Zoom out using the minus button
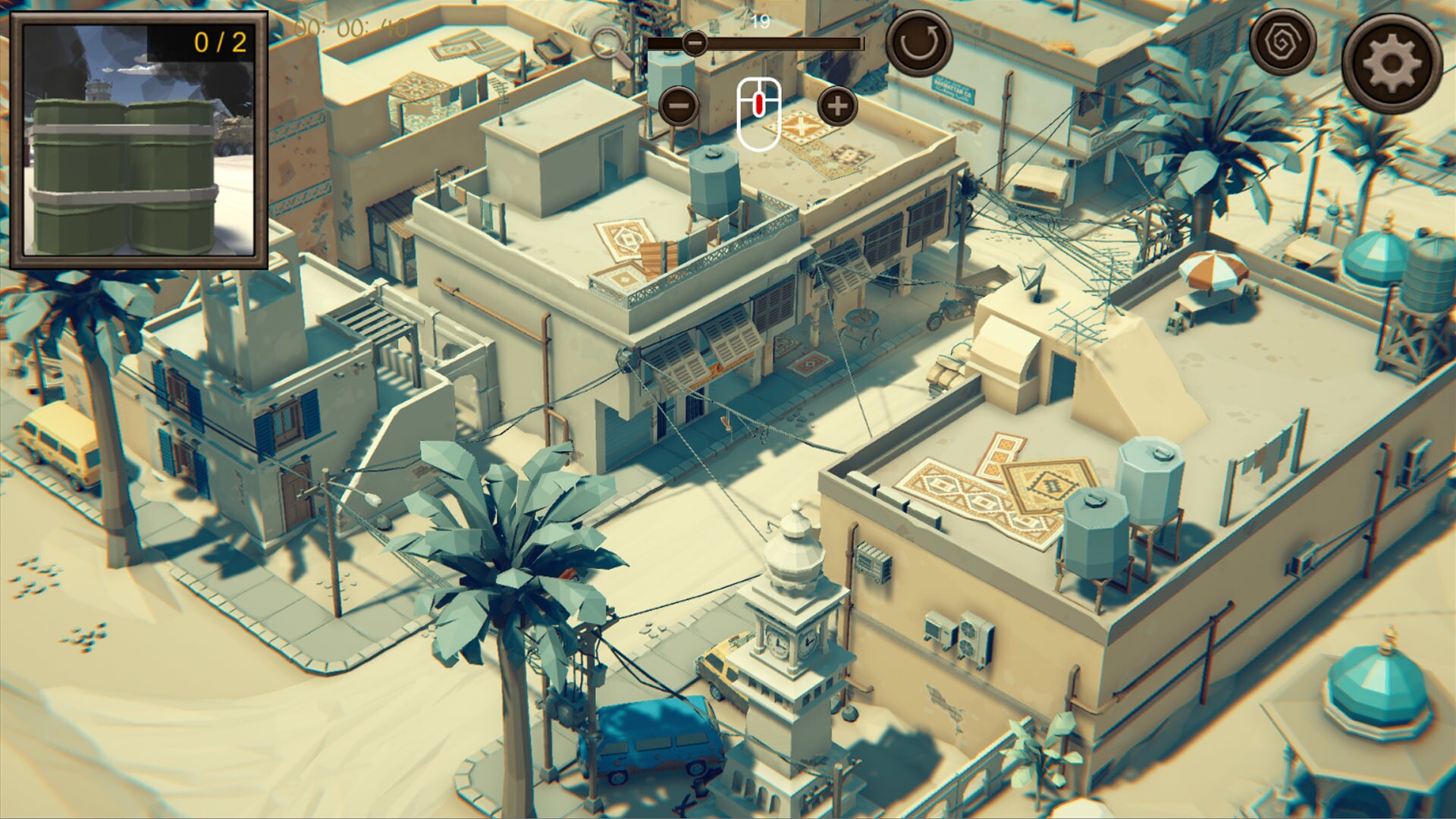1456x819 pixels. [x=680, y=107]
